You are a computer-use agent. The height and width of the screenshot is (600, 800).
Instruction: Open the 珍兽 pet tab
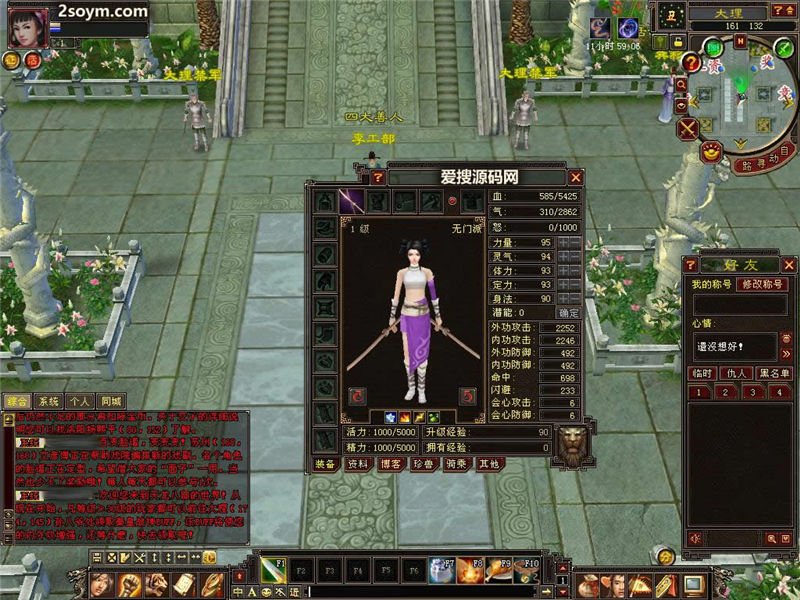tap(423, 464)
